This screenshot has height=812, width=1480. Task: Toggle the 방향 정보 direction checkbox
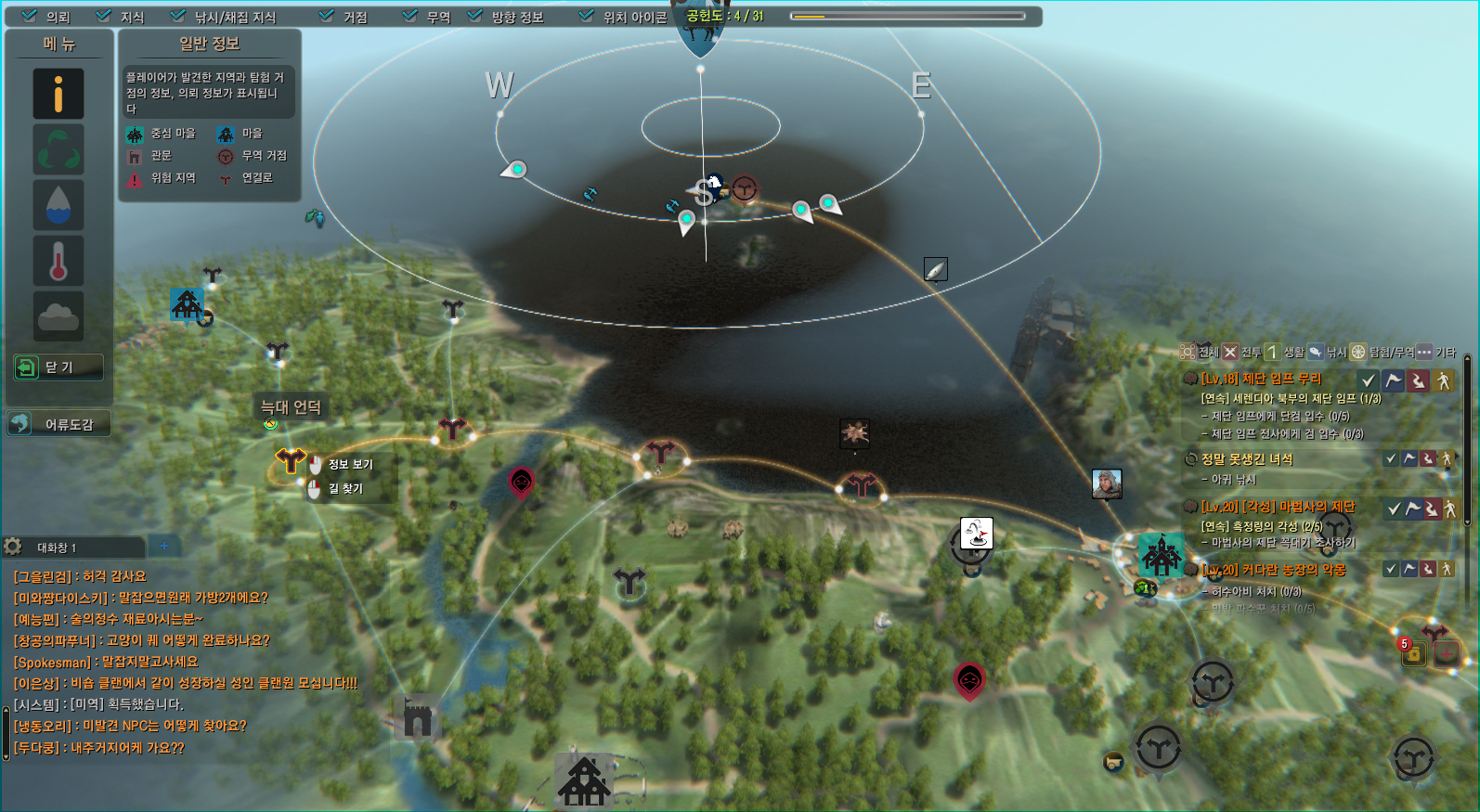pyautogui.click(x=474, y=16)
